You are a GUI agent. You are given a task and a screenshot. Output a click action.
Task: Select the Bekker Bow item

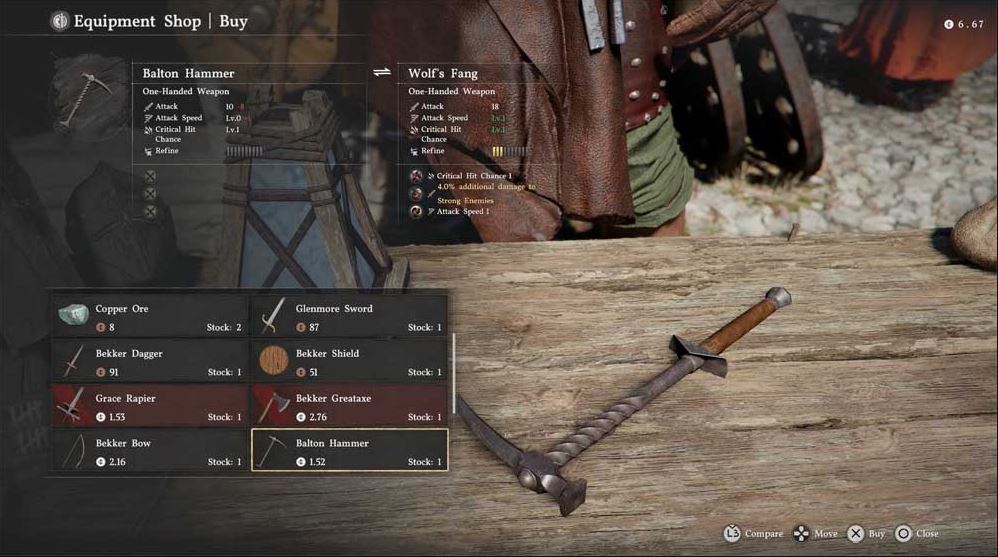point(150,451)
